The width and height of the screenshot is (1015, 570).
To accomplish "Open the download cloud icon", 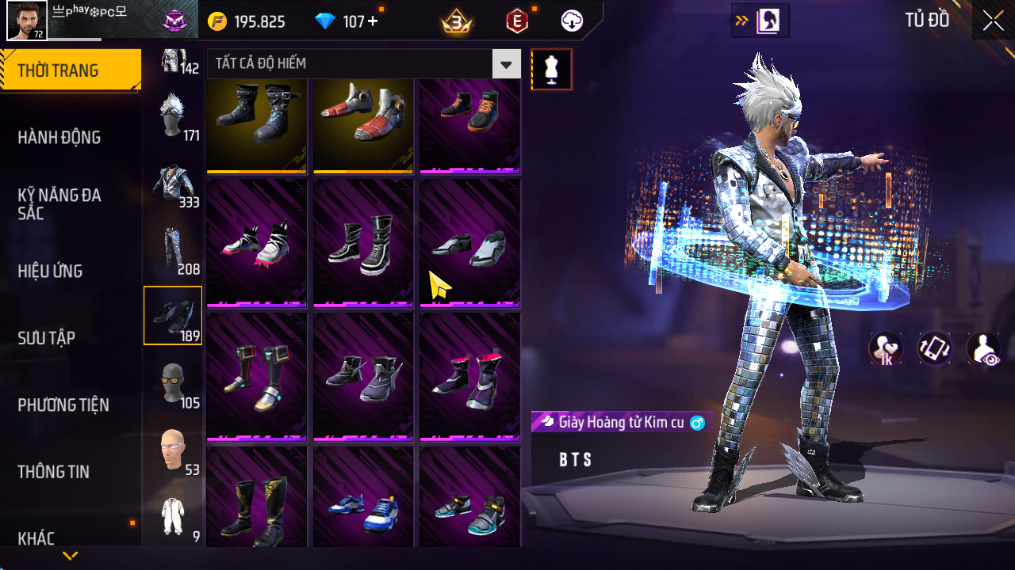I will [x=572, y=21].
